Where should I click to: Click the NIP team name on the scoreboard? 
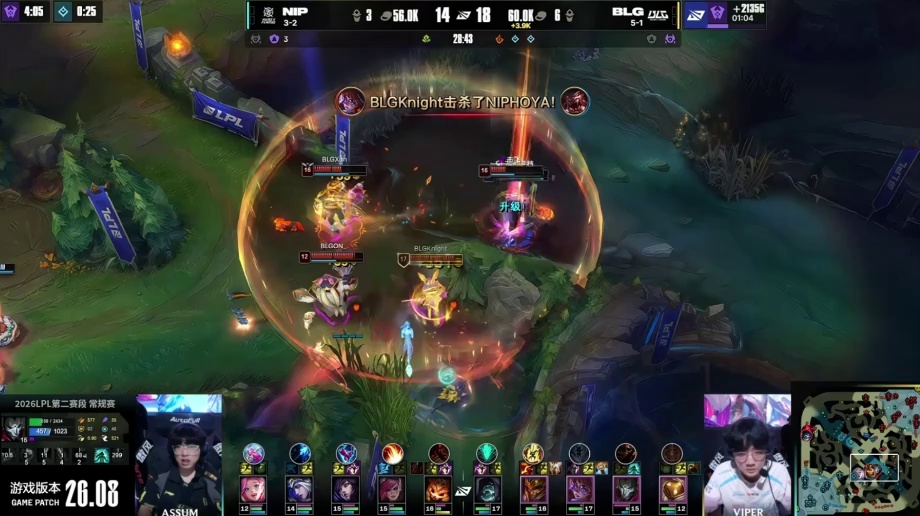(295, 11)
